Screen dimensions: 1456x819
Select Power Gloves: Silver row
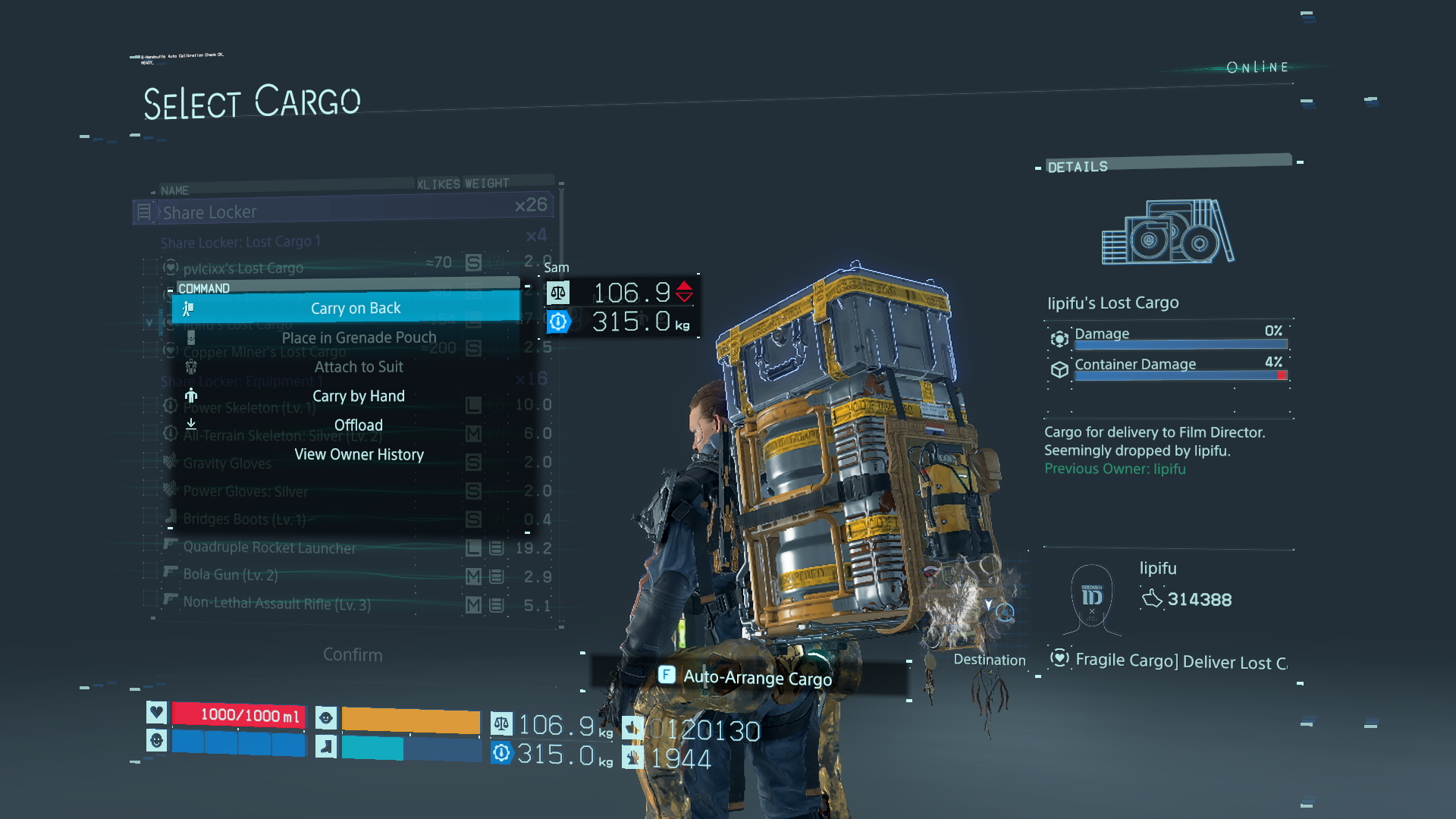246,491
